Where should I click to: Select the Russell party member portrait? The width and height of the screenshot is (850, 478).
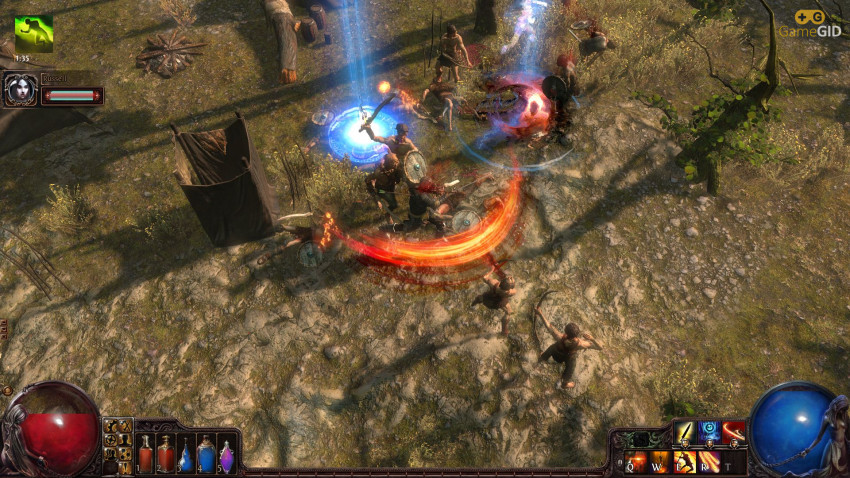[x=21, y=91]
